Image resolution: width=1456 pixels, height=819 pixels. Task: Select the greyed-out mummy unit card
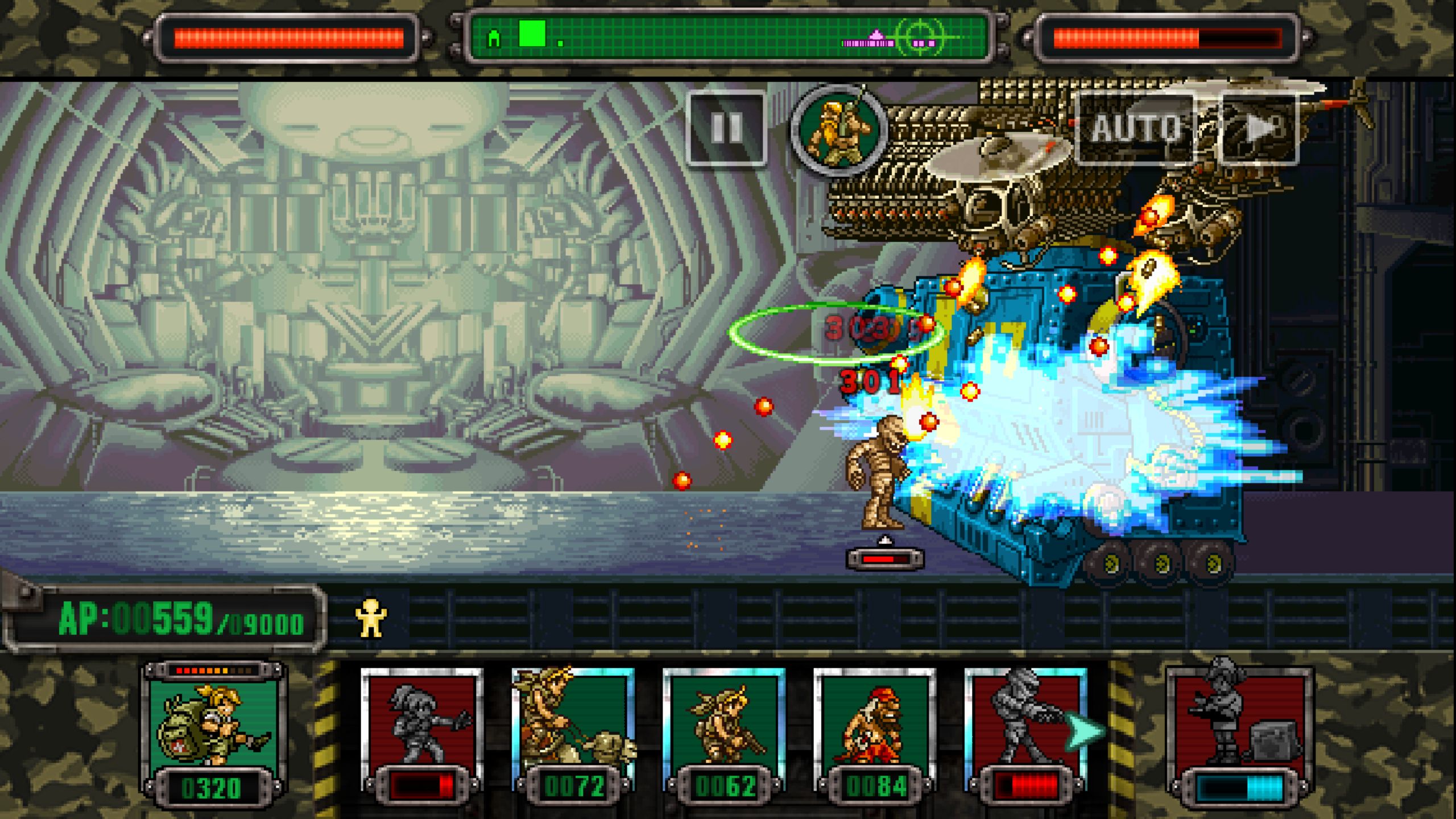(421, 734)
